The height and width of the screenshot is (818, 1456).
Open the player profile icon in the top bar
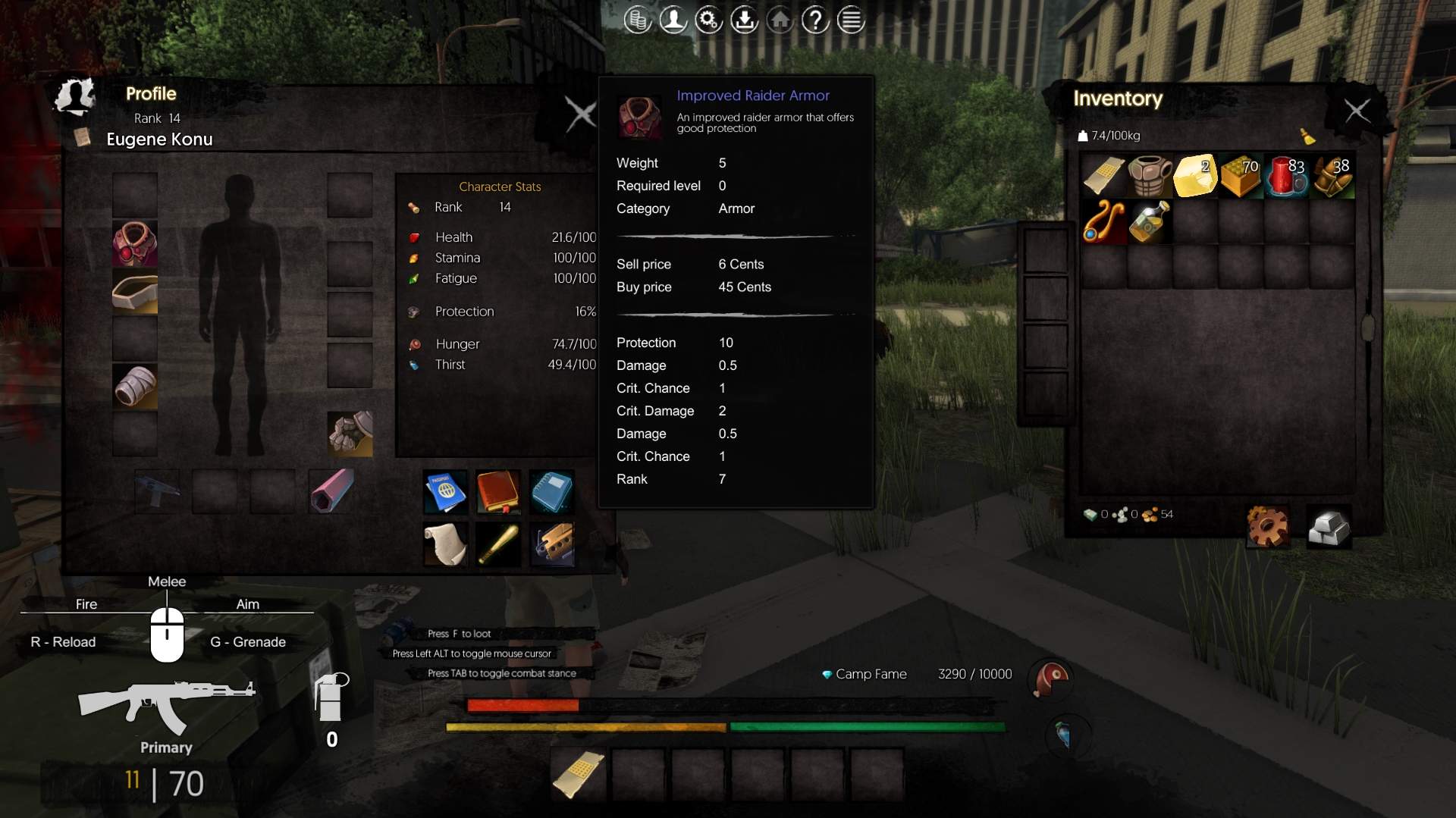(x=673, y=19)
